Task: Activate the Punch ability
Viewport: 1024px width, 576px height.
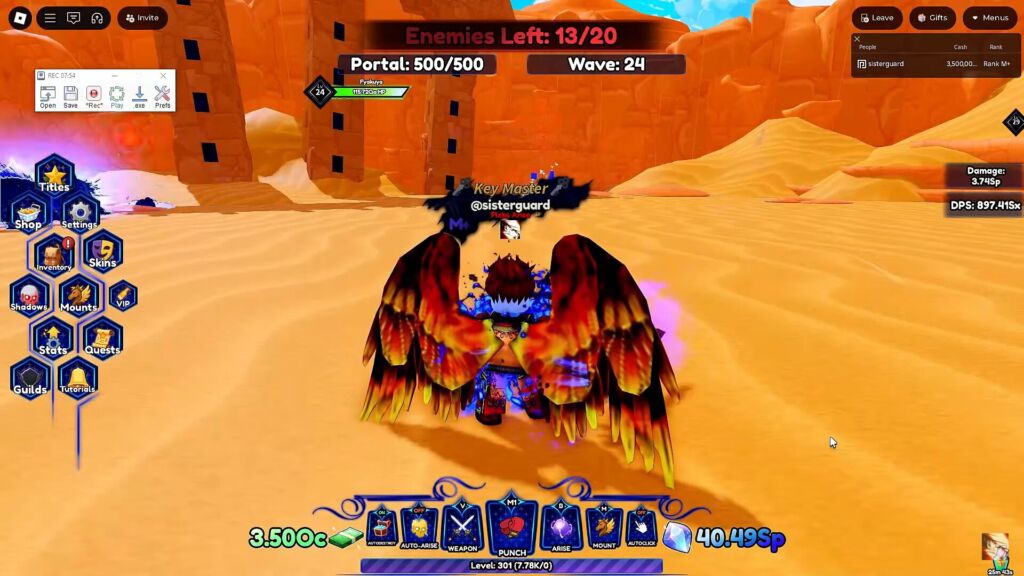Action: (512, 526)
